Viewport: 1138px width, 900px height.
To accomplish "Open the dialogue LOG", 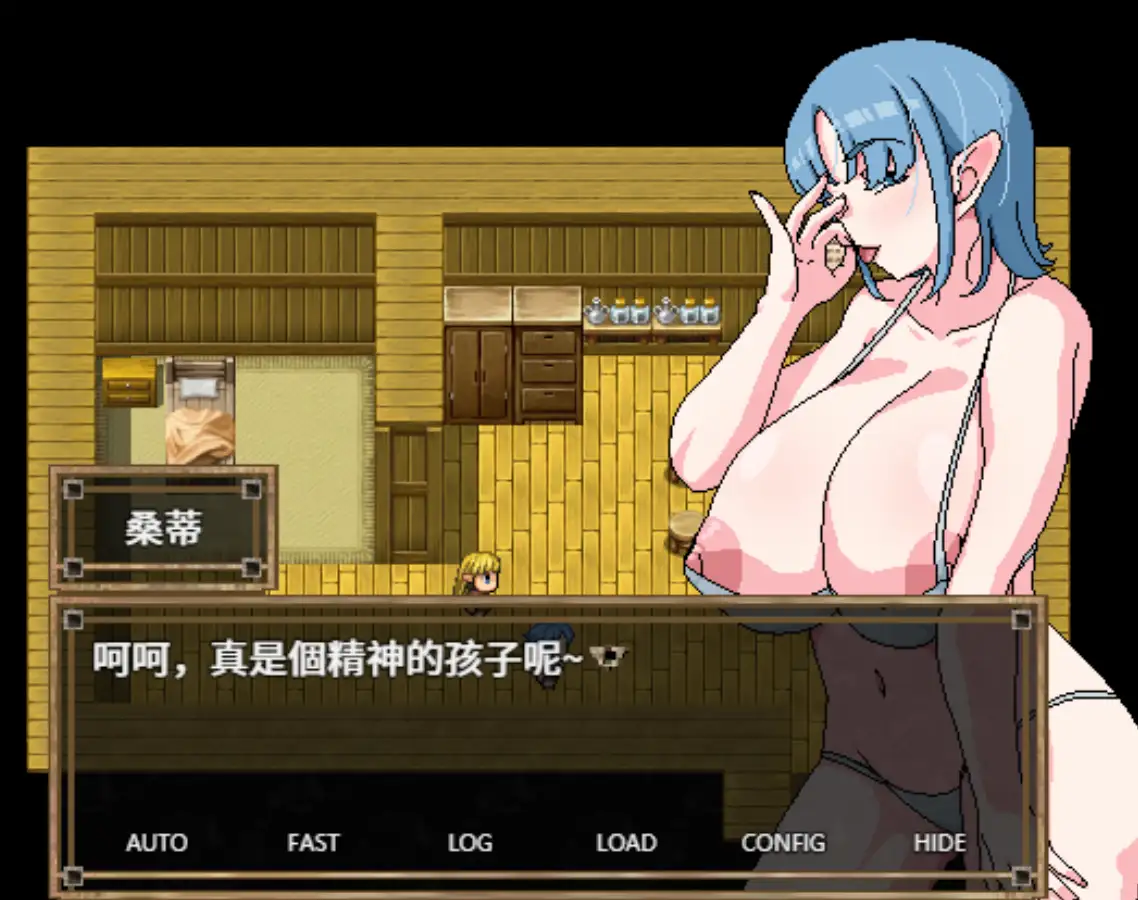I will pos(470,843).
